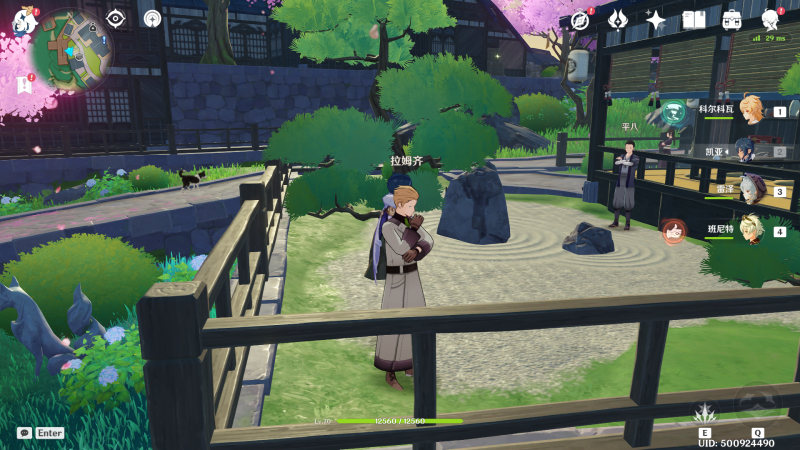Switch to party member 科尔科瓦

tap(750, 112)
